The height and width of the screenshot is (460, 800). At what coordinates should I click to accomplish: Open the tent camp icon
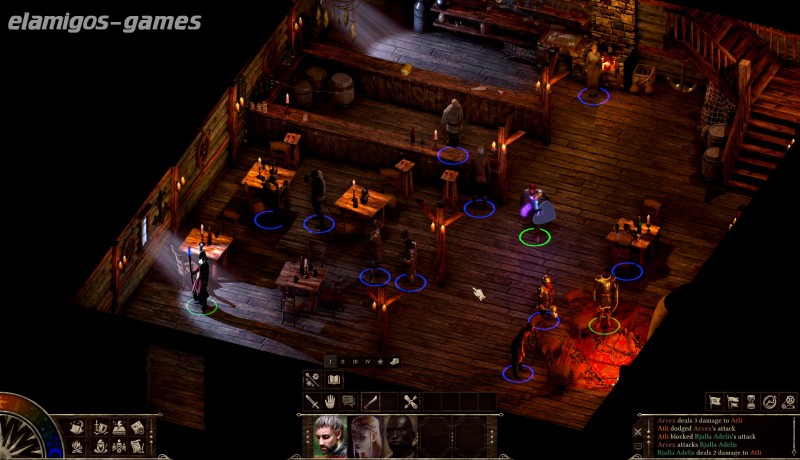(x=77, y=426)
